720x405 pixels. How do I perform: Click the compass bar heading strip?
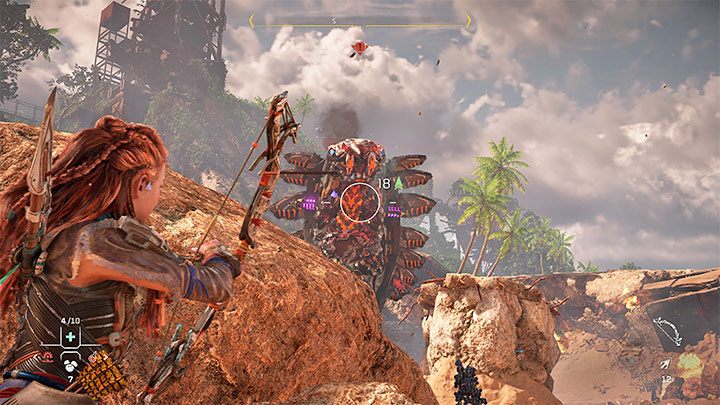[360, 20]
